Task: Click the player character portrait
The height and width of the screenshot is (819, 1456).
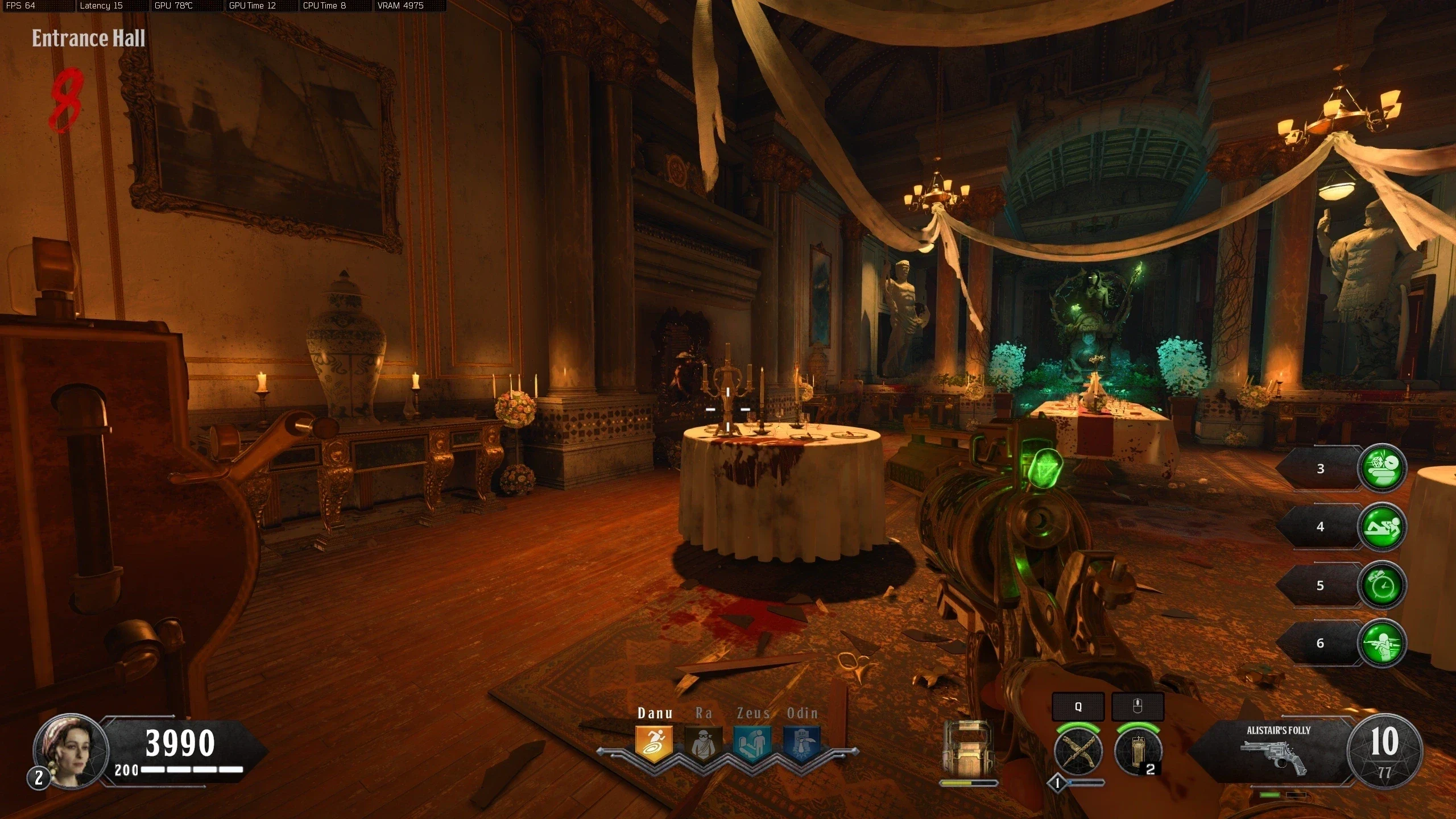Action: tap(71, 751)
